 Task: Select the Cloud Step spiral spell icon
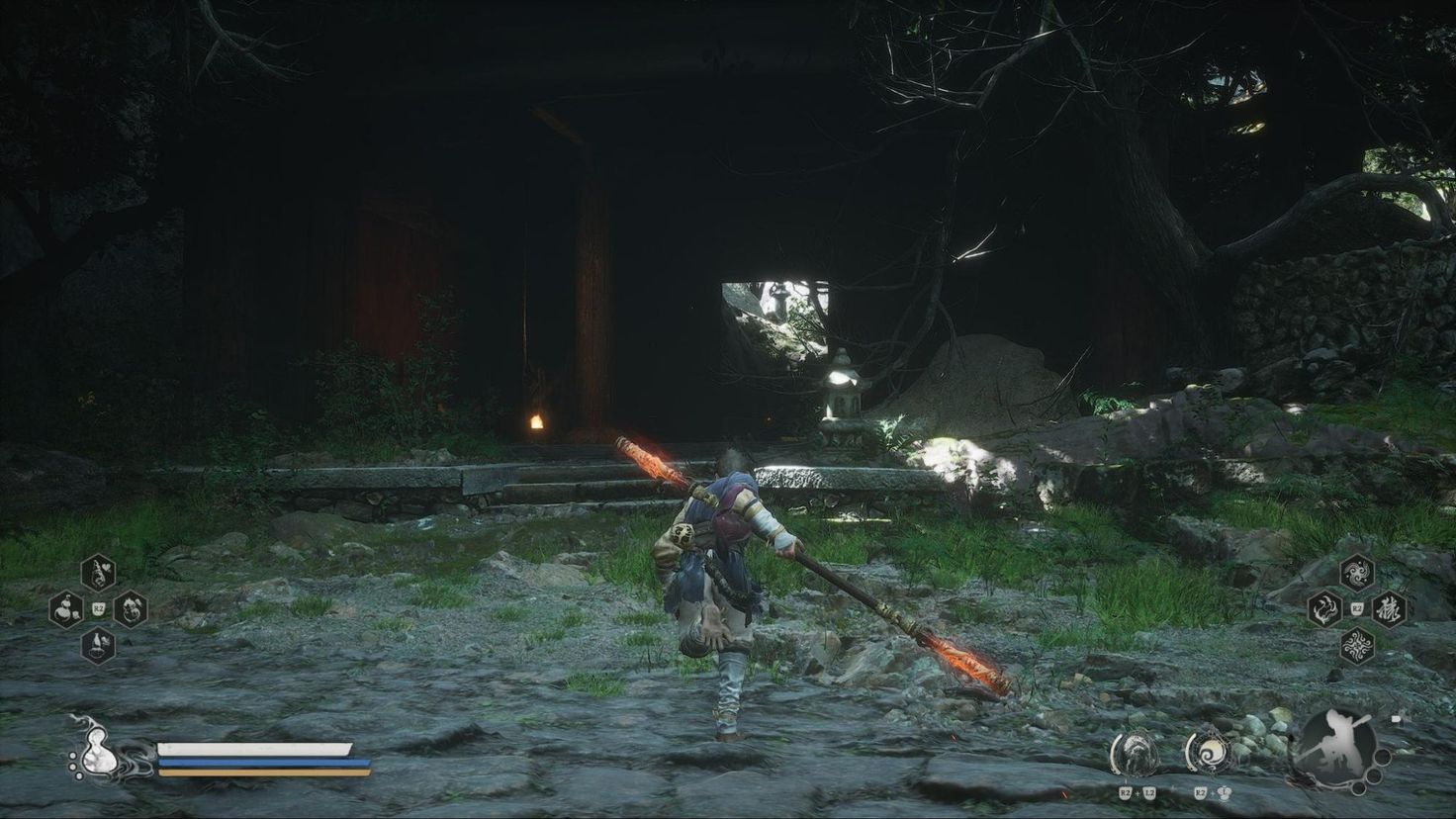(1357, 574)
